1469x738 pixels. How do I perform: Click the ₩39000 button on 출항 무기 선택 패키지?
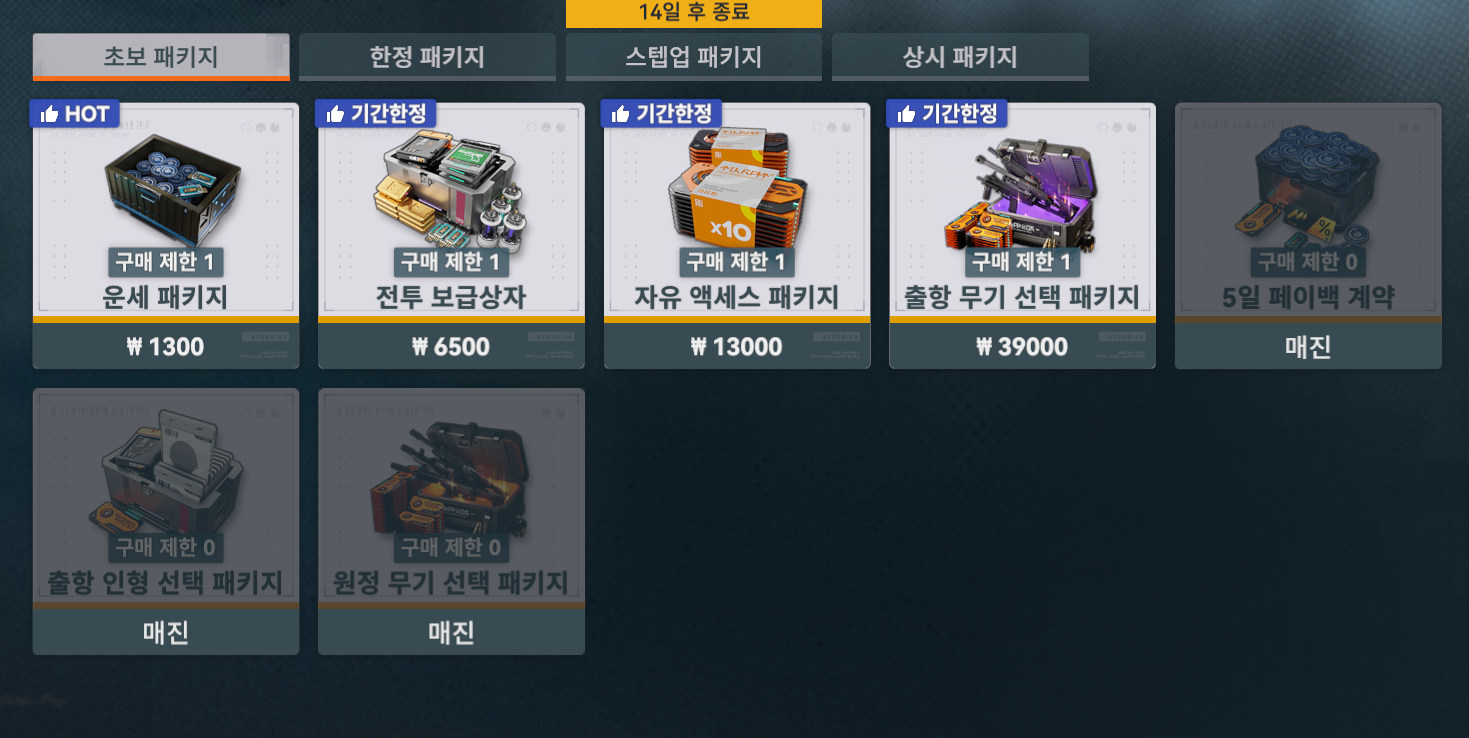(1021, 346)
